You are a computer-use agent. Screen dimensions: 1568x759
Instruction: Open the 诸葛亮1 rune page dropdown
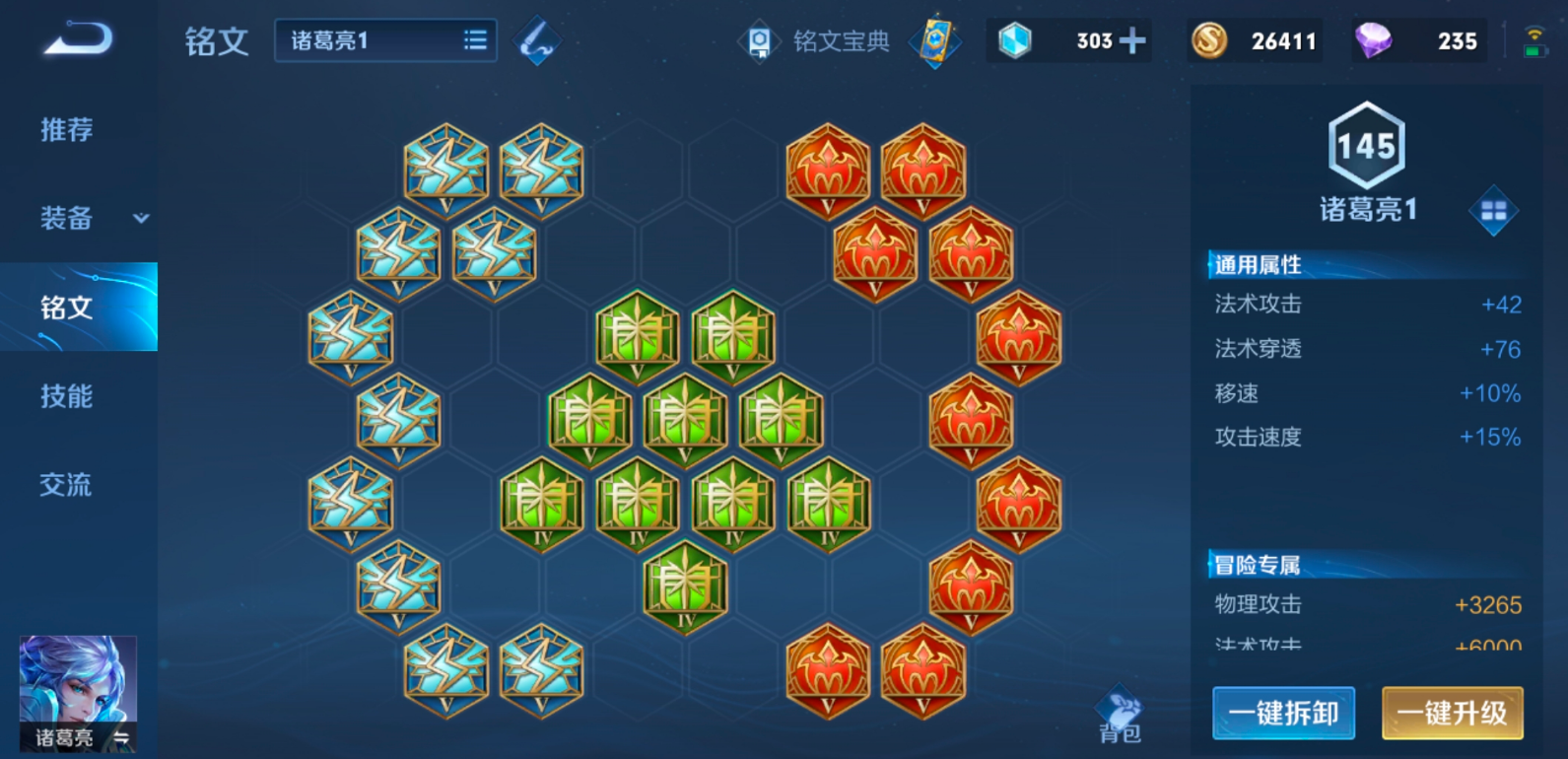tap(385, 40)
